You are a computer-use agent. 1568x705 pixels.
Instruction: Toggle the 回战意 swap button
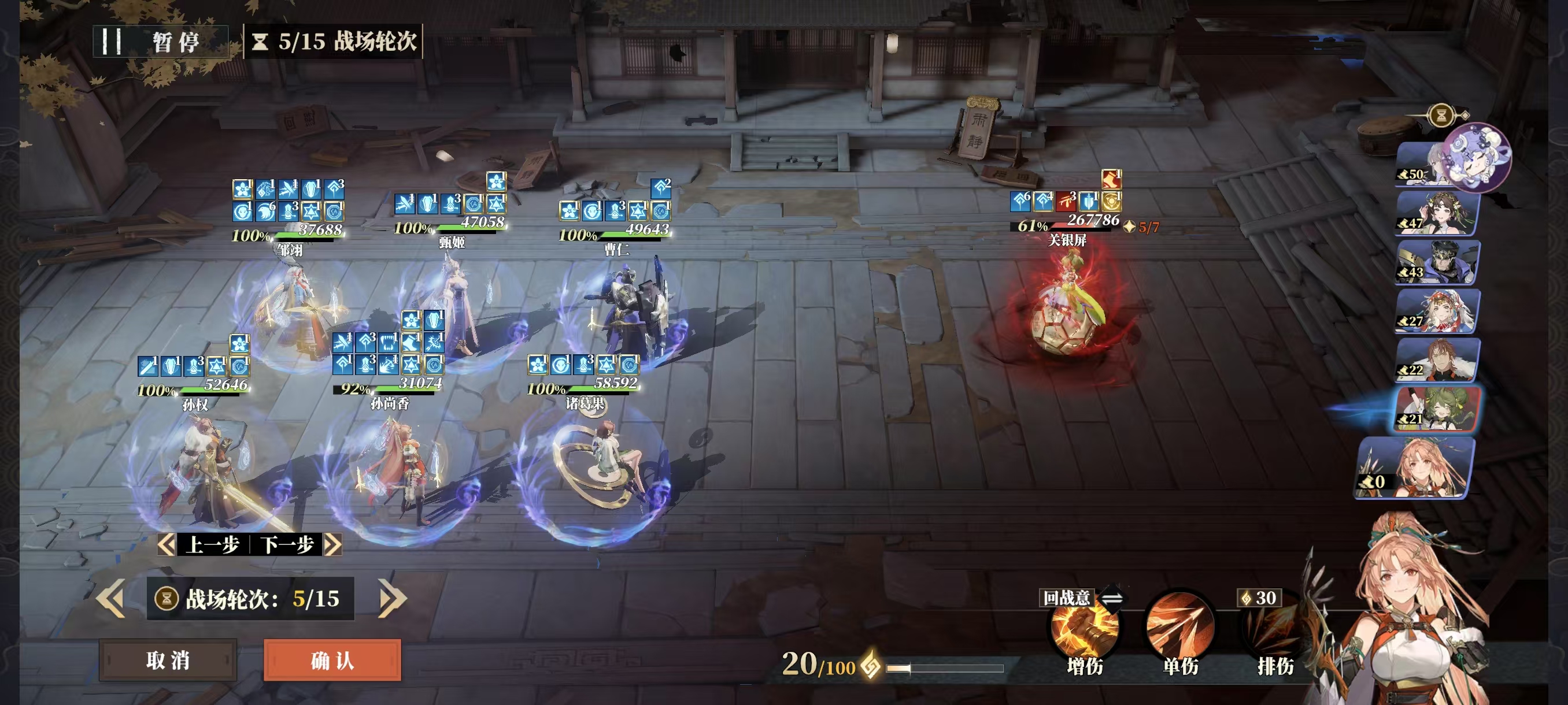(x=1111, y=599)
